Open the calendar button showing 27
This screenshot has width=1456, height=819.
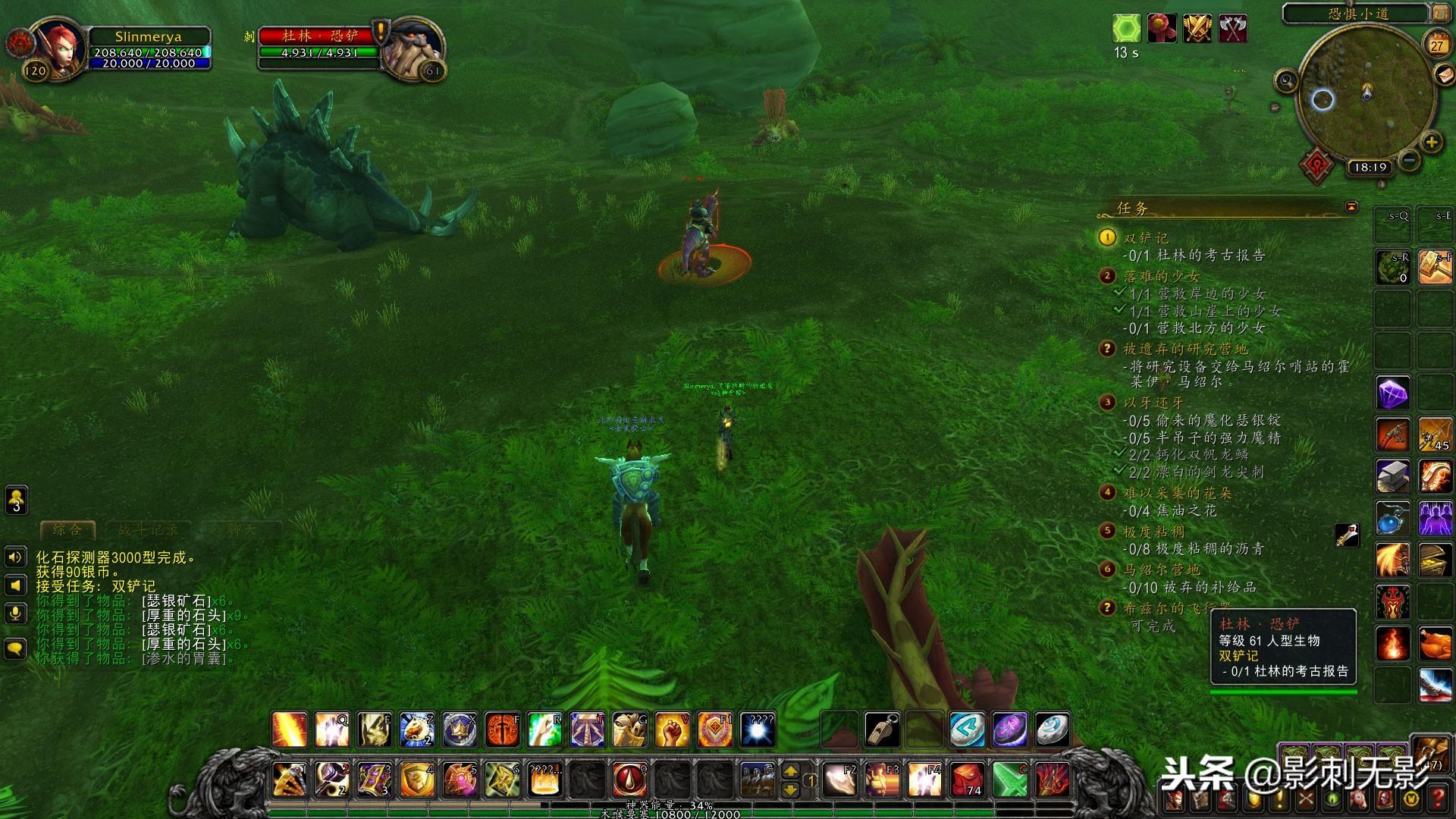(x=1436, y=45)
